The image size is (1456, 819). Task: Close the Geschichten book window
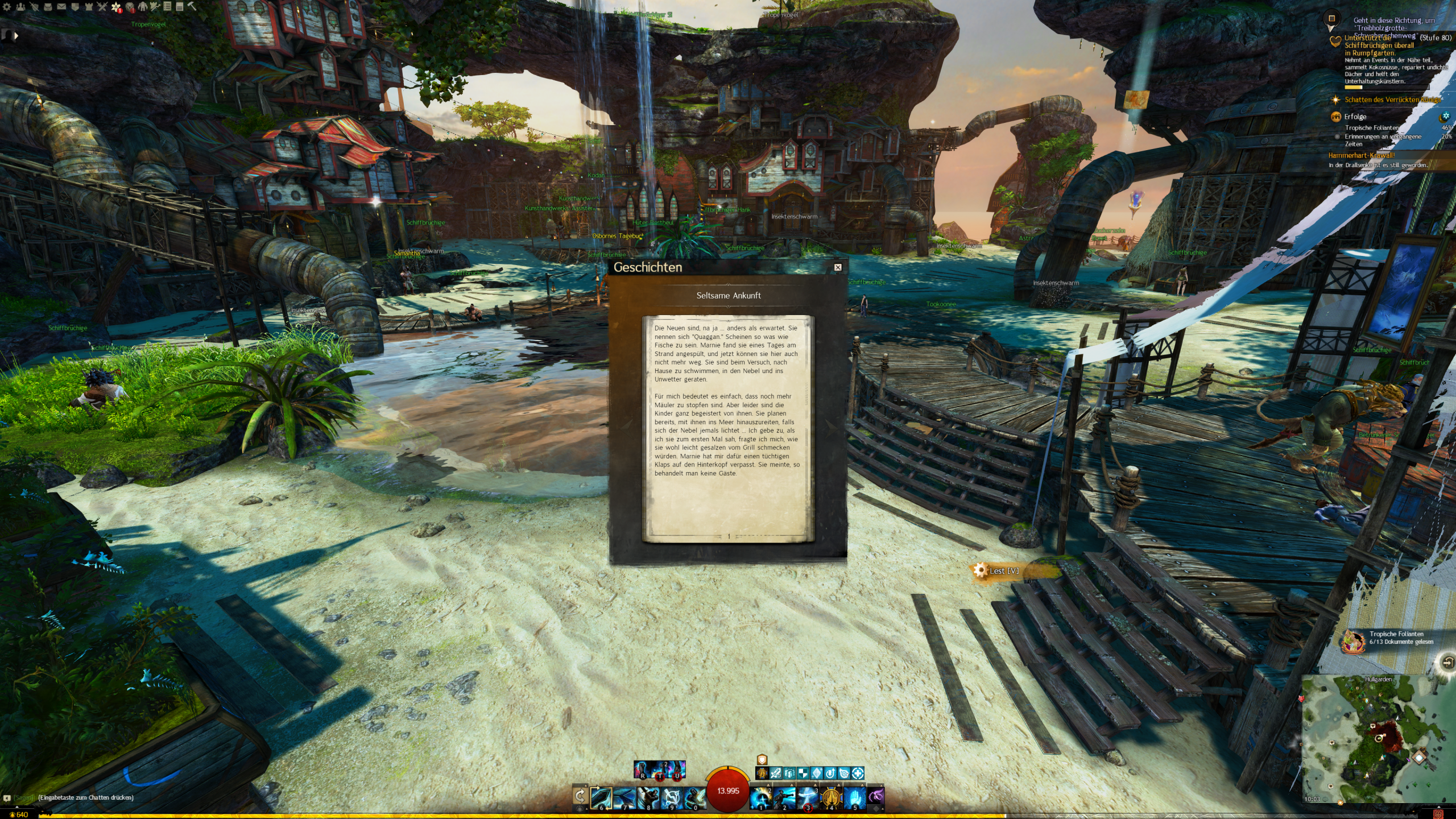click(838, 267)
